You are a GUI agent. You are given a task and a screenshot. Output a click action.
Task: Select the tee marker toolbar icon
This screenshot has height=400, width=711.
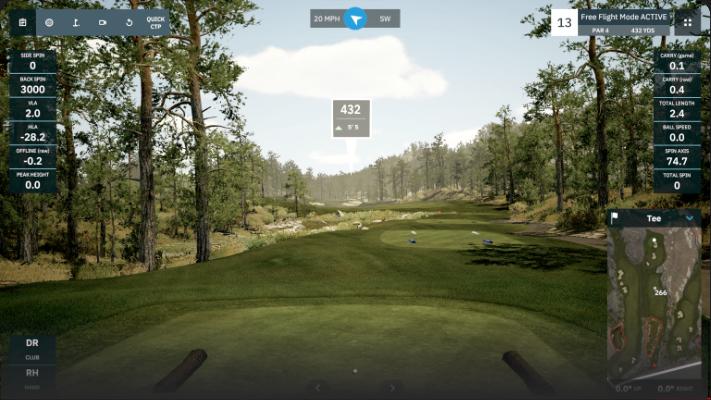pyautogui.click(x=75, y=22)
